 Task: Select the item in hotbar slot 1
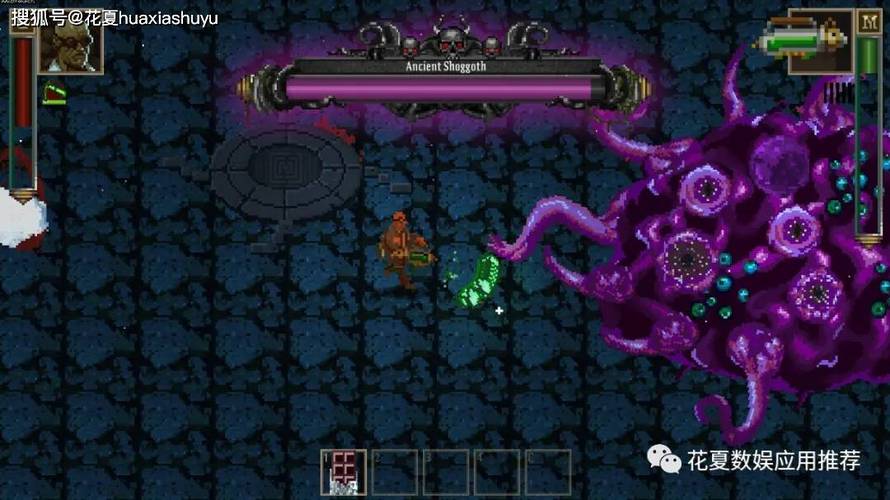click(343, 471)
